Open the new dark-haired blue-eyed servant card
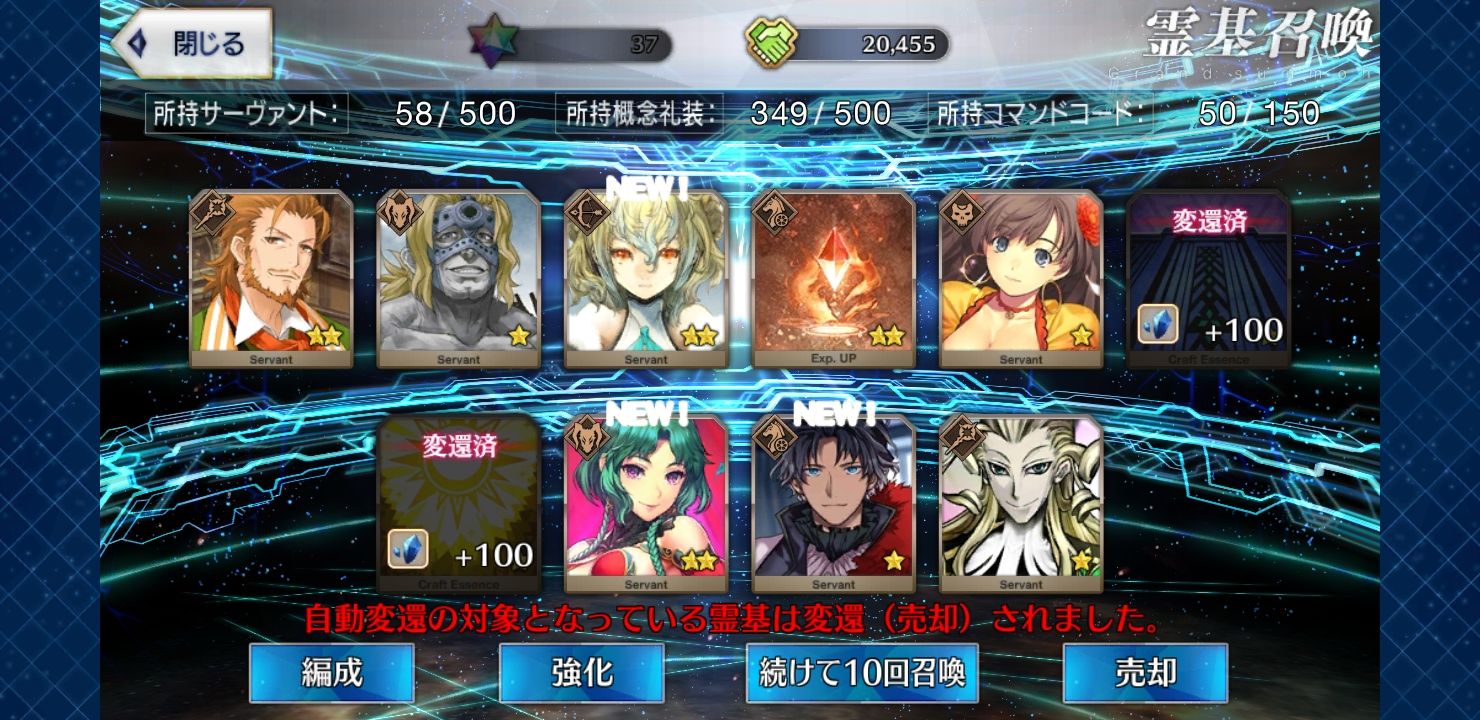 click(834, 504)
